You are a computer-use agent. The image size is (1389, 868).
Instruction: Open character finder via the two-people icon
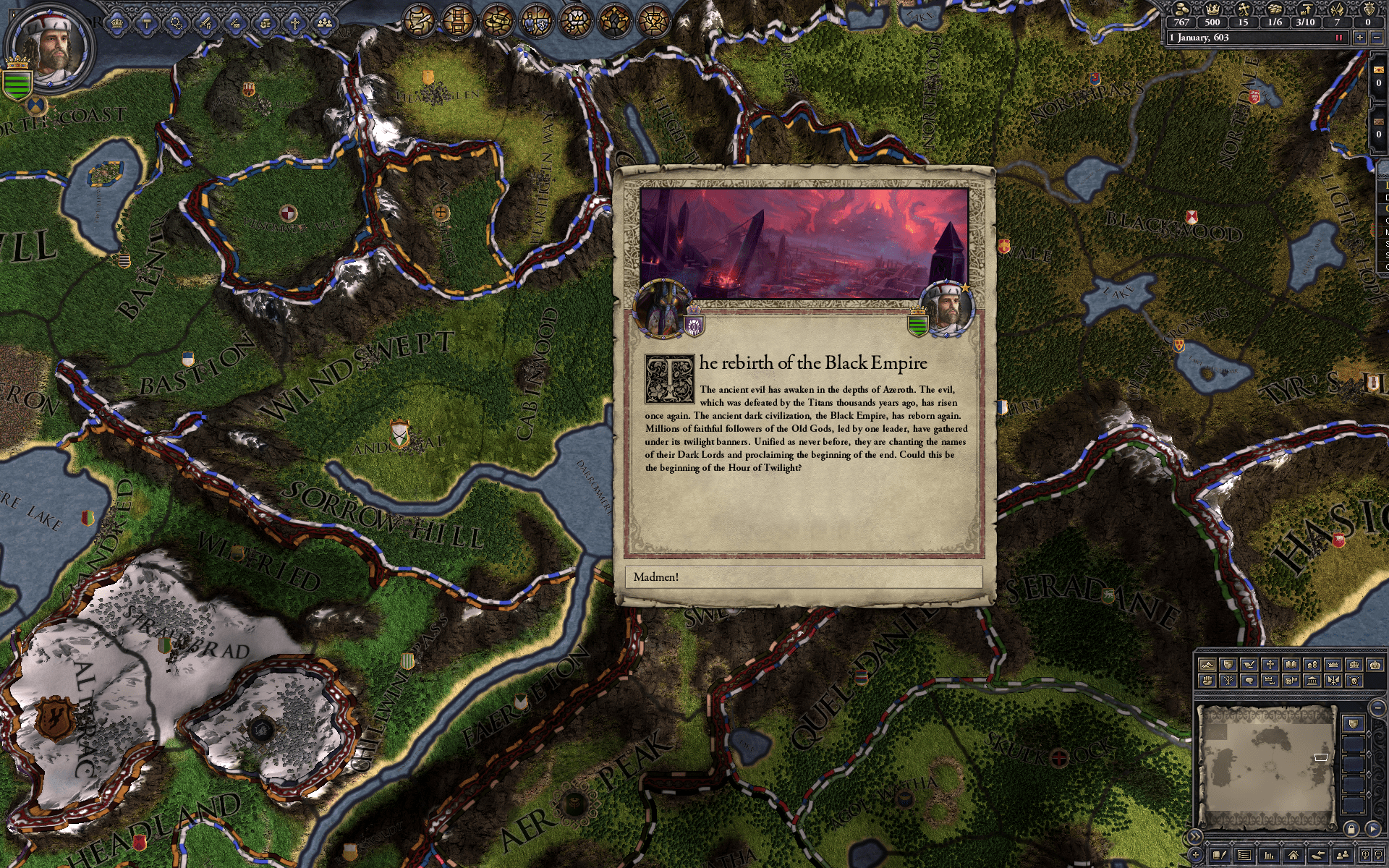(x=1342, y=855)
